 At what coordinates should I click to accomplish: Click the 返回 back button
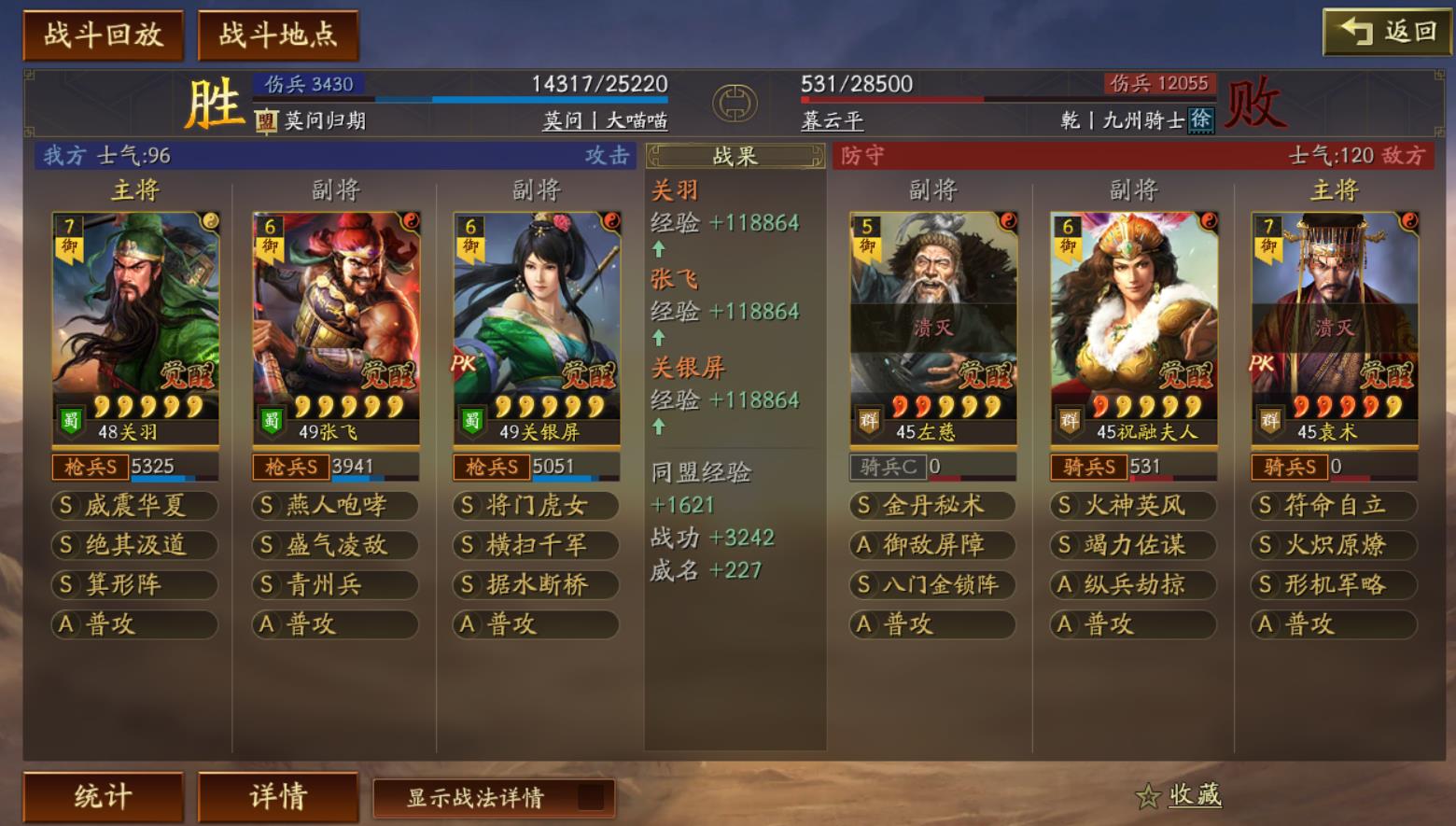(x=1387, y=33)
